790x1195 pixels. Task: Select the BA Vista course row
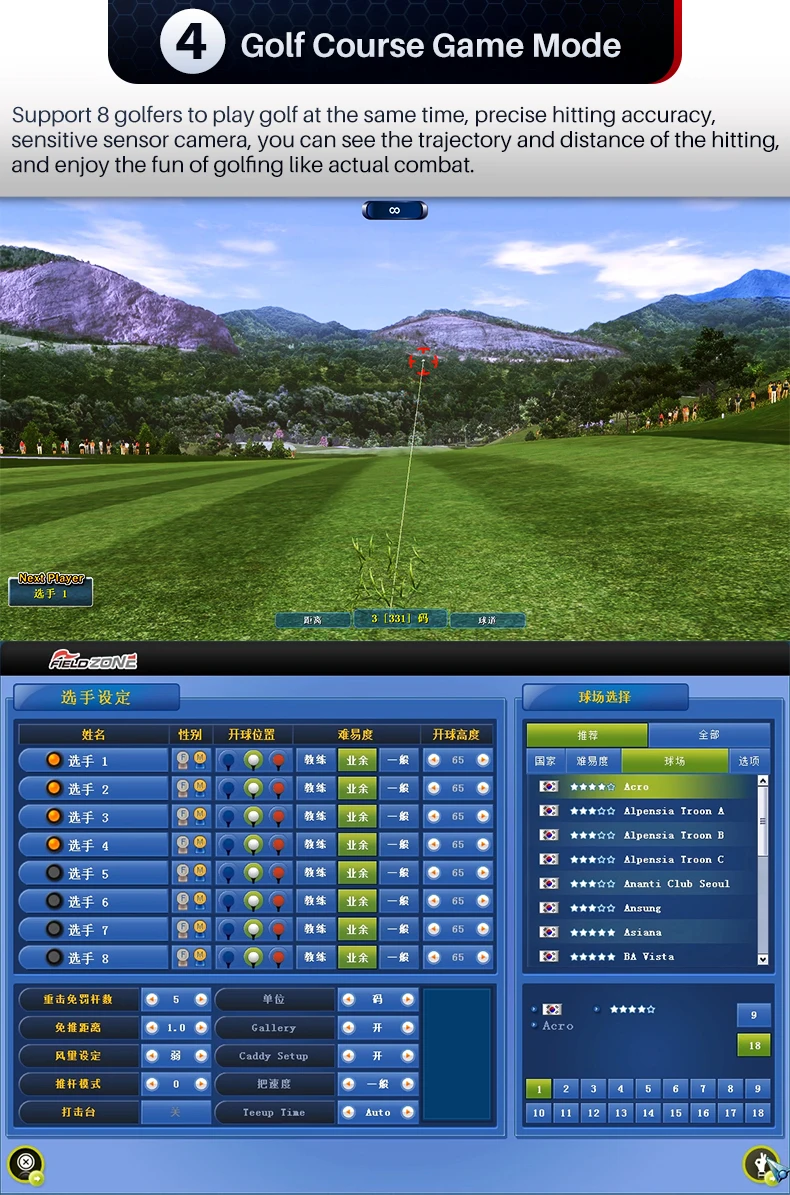[x=649, y=957]
